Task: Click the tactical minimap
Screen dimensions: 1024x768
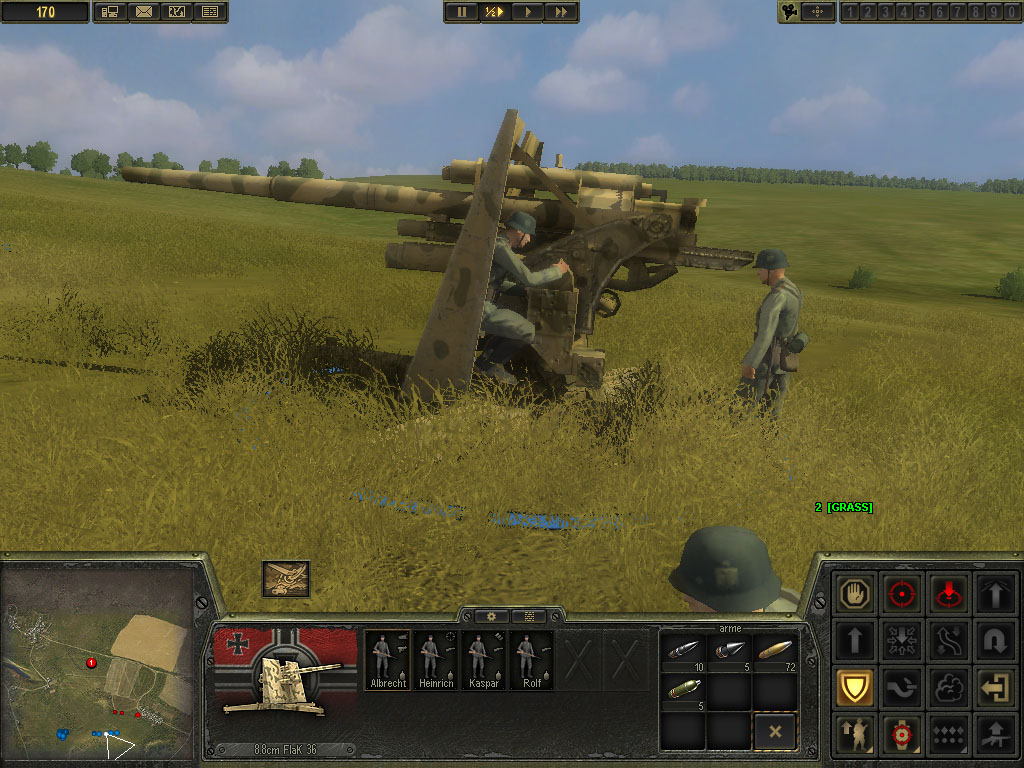Action: click(x=97, y=660)
